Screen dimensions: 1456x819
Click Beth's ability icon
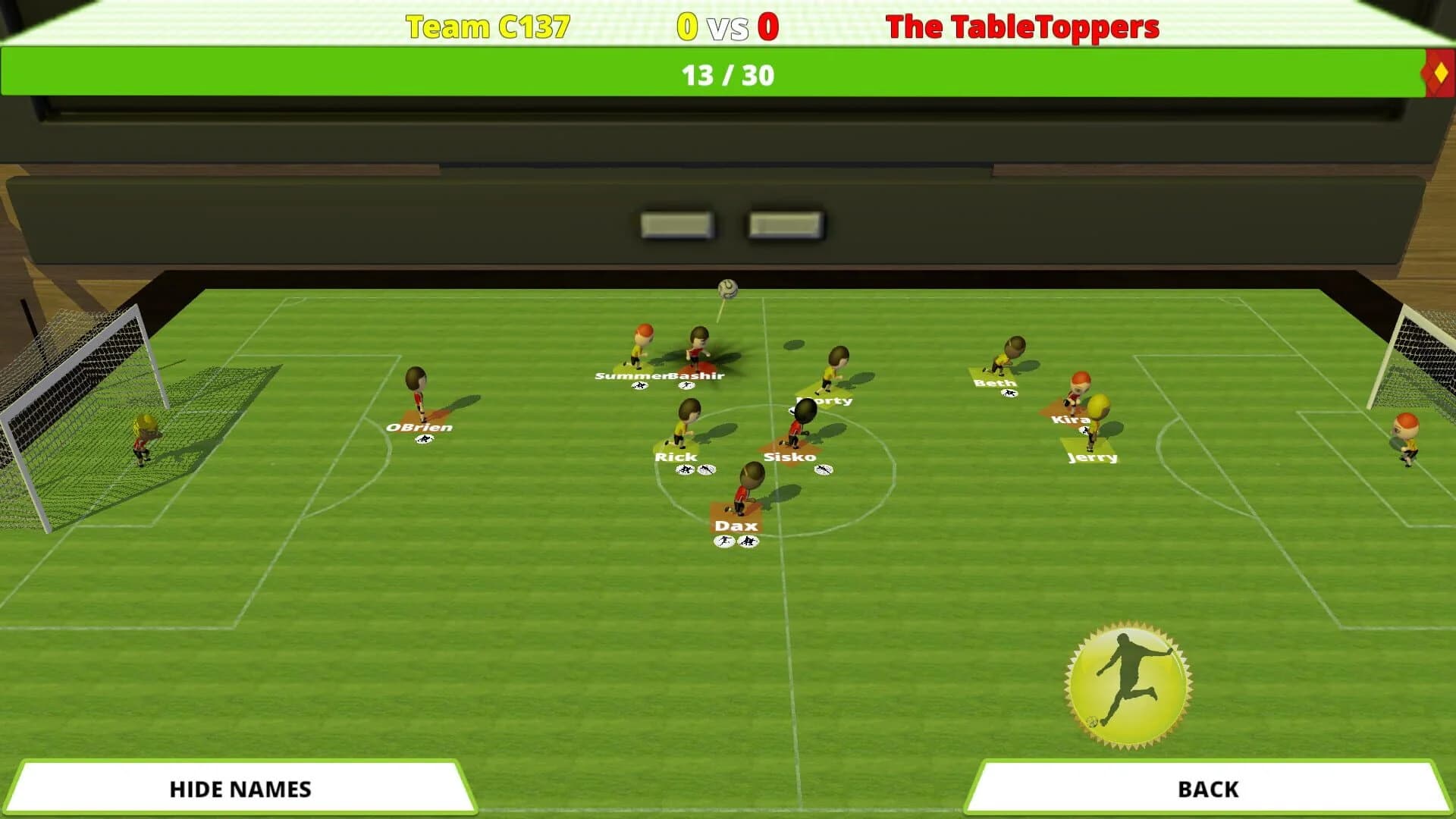tap(1009, 393)
